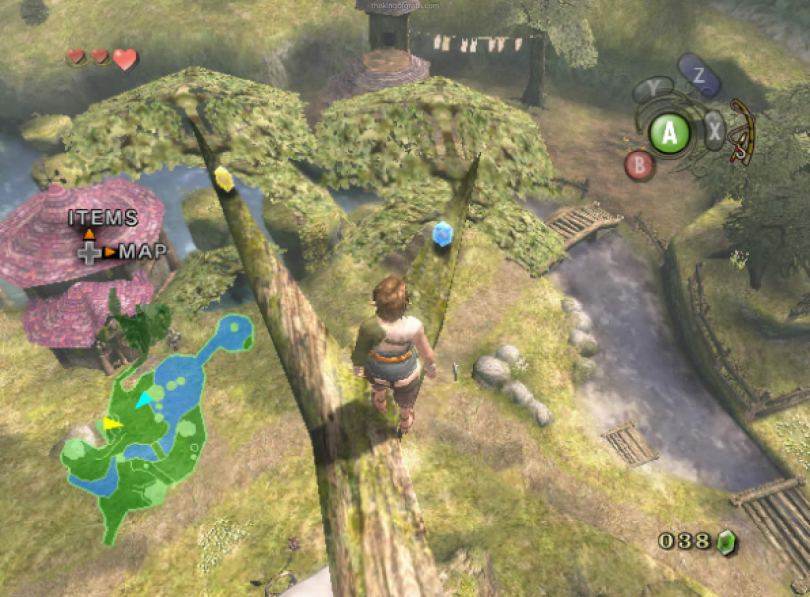Open the ITEMS screen label

[102, 217]
